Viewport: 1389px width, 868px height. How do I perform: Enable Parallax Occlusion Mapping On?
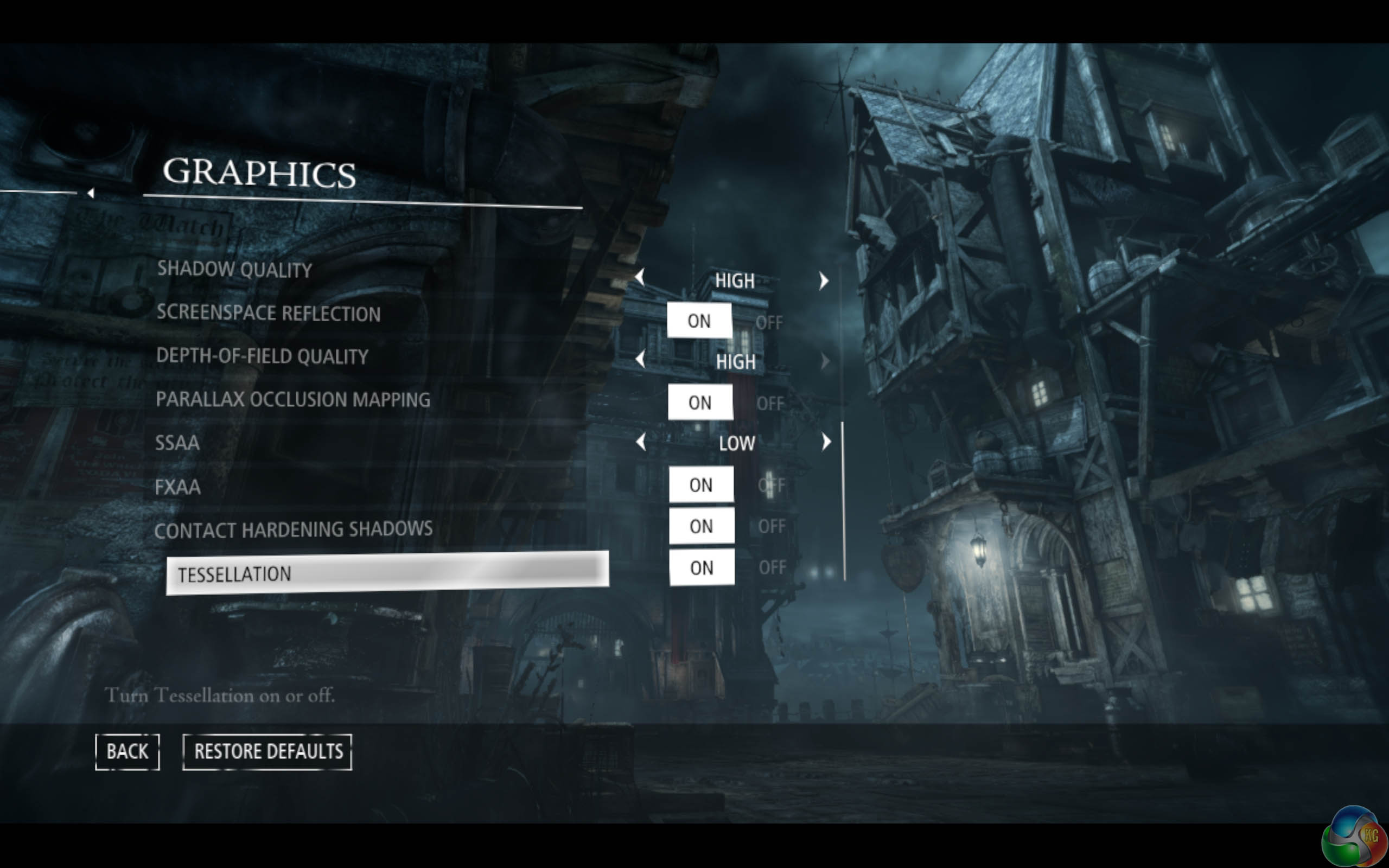point(700,403)
